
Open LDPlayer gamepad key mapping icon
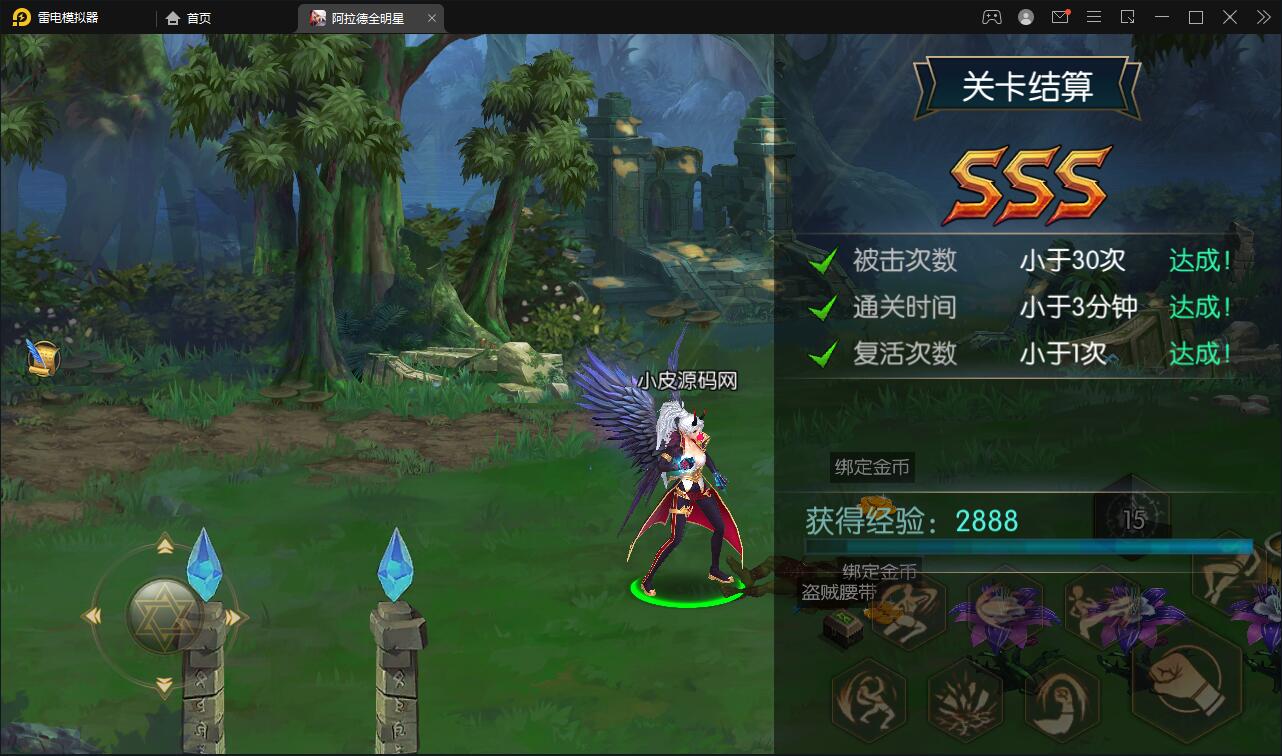pos(990,17)
